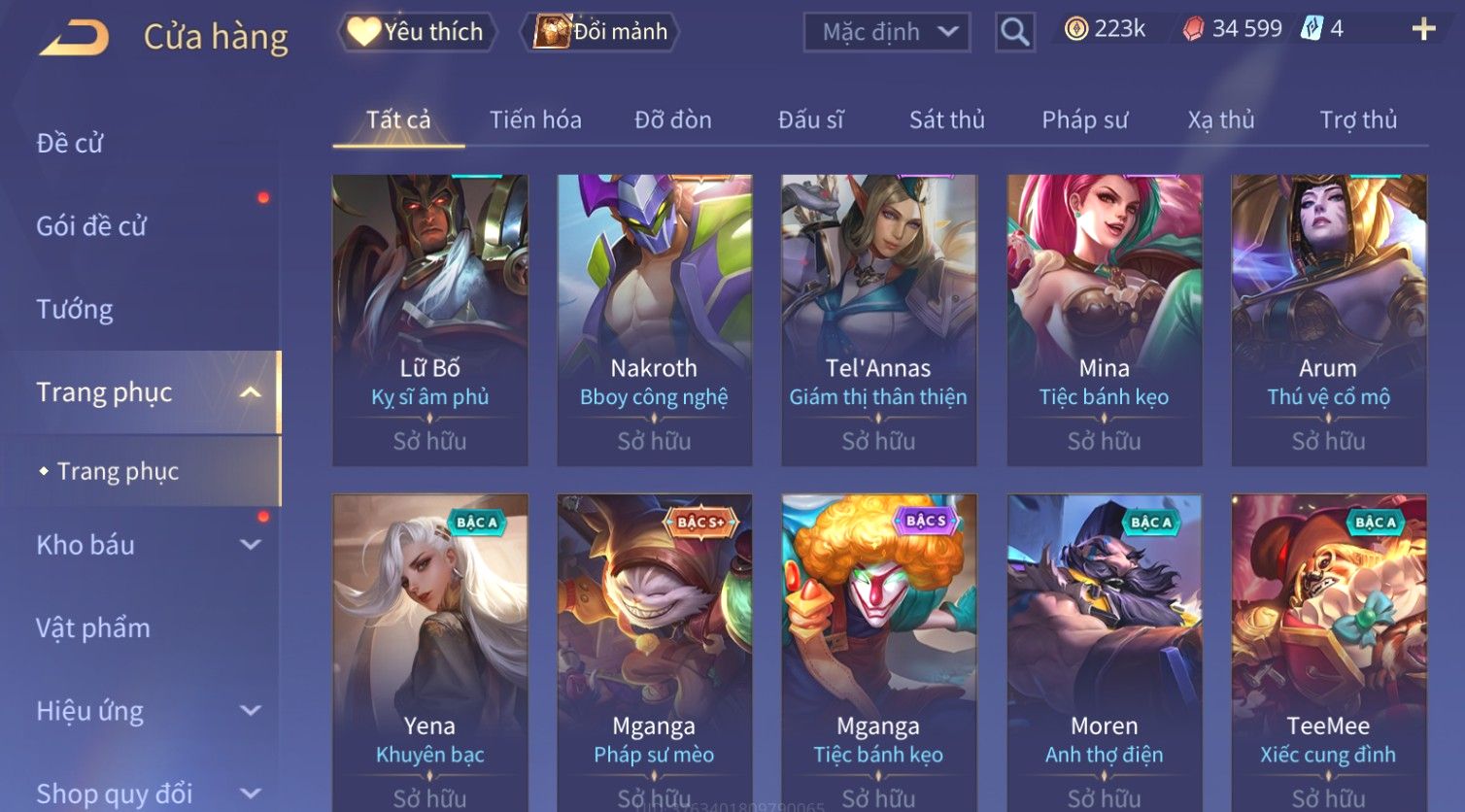This screenshot has height=812, width=1465.
Task: Tap the plus button to add currency
Action: [1423, 29]
